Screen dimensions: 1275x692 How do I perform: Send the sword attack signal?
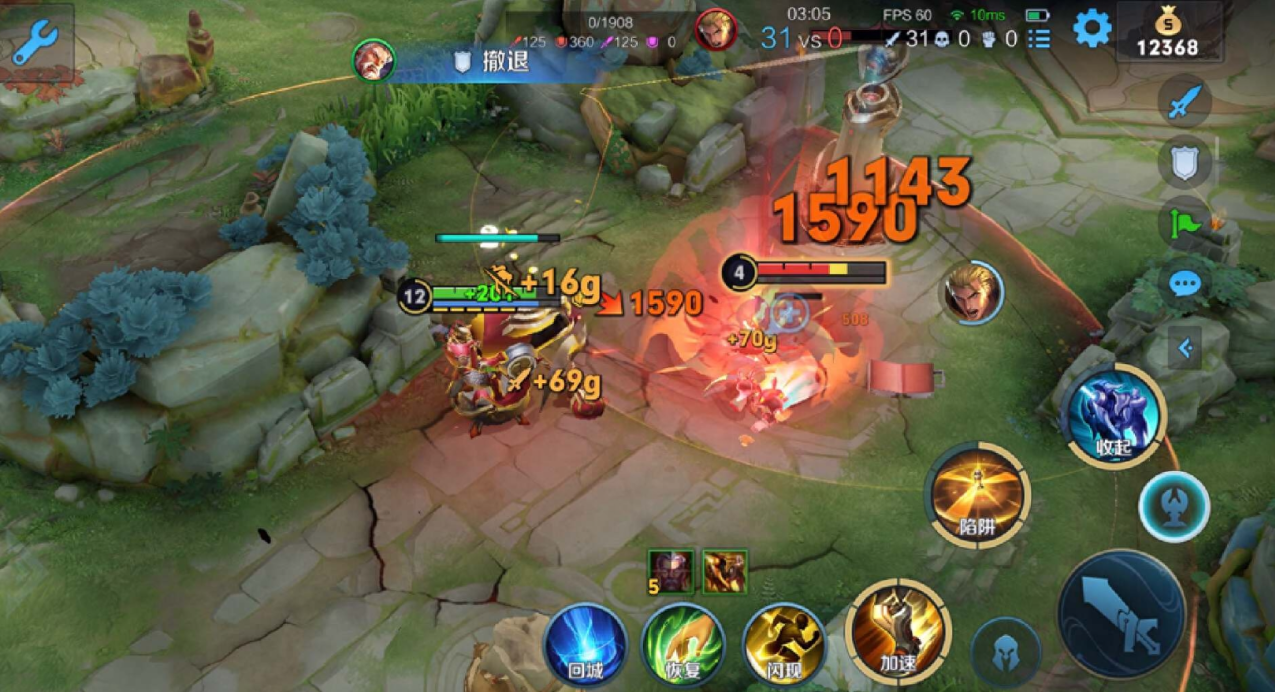(x=1185, y=102)
